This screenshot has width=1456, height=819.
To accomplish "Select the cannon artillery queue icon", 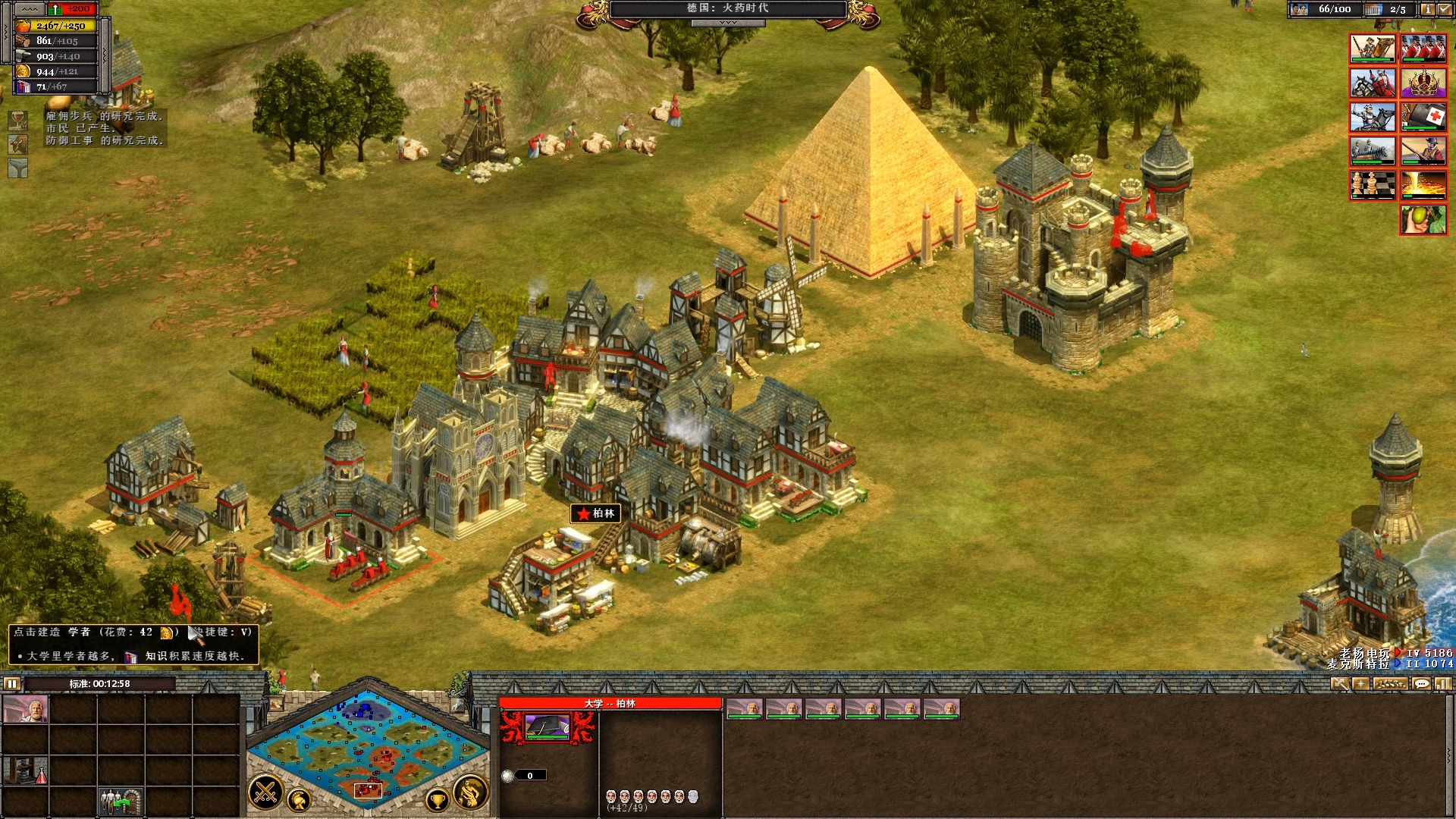I will pyautogui.click(x=1372, y=150).
